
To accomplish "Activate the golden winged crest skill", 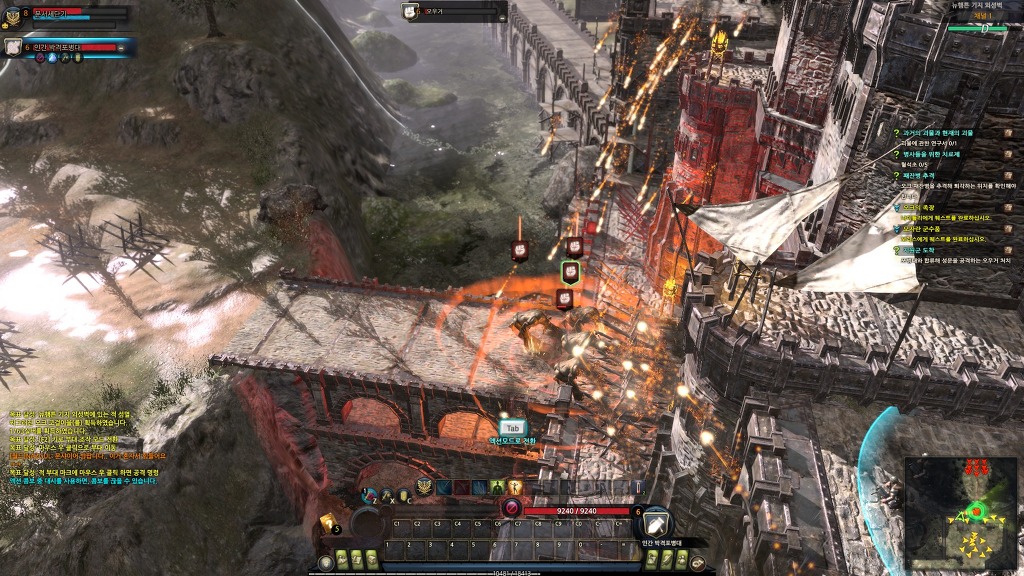I will click(x=425, y=487).
